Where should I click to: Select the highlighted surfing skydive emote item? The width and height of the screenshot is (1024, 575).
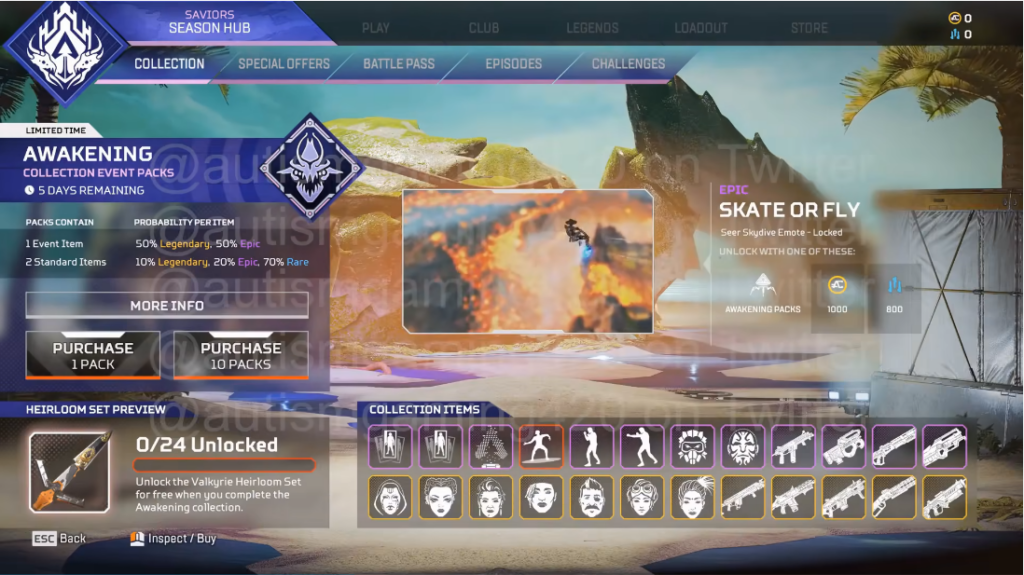coord(541,446)
